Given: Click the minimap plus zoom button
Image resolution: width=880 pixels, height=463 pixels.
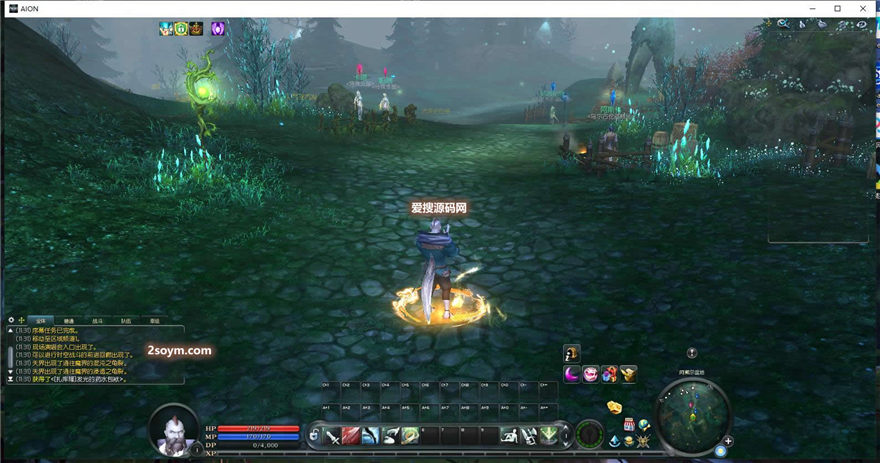Looking at the screenshot, I should pos(728,440).
